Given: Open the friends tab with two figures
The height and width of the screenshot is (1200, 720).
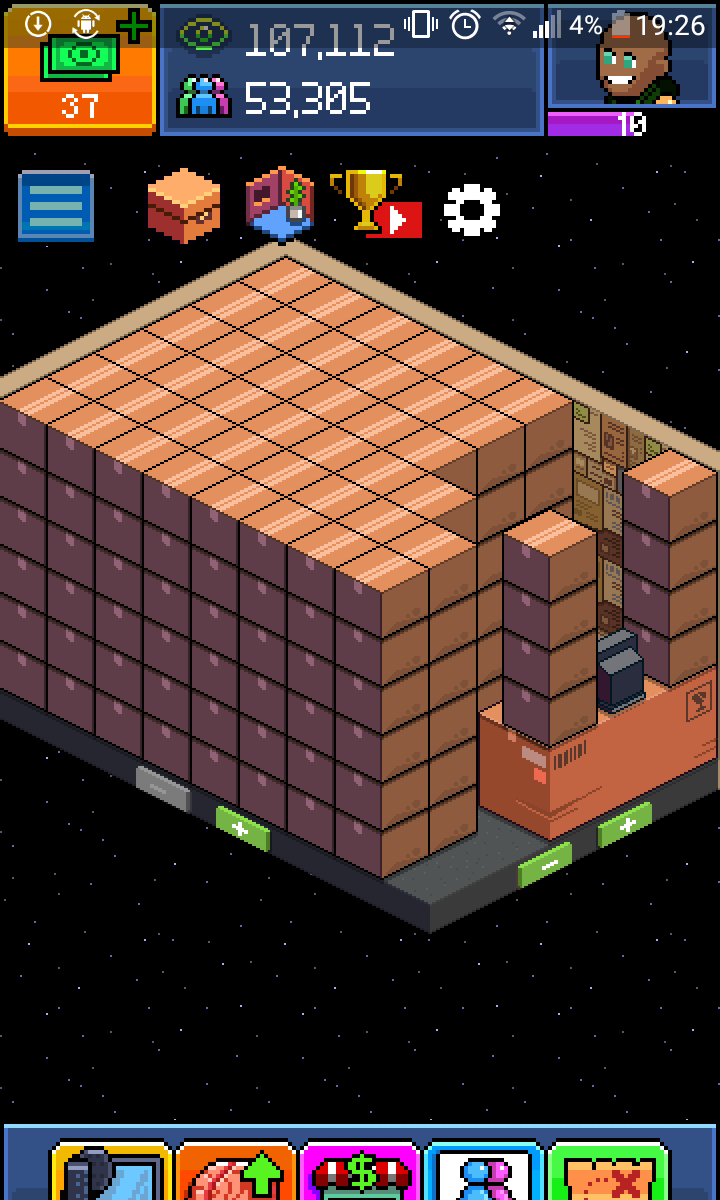Looking at the screenshot, I should [484, 1171].
